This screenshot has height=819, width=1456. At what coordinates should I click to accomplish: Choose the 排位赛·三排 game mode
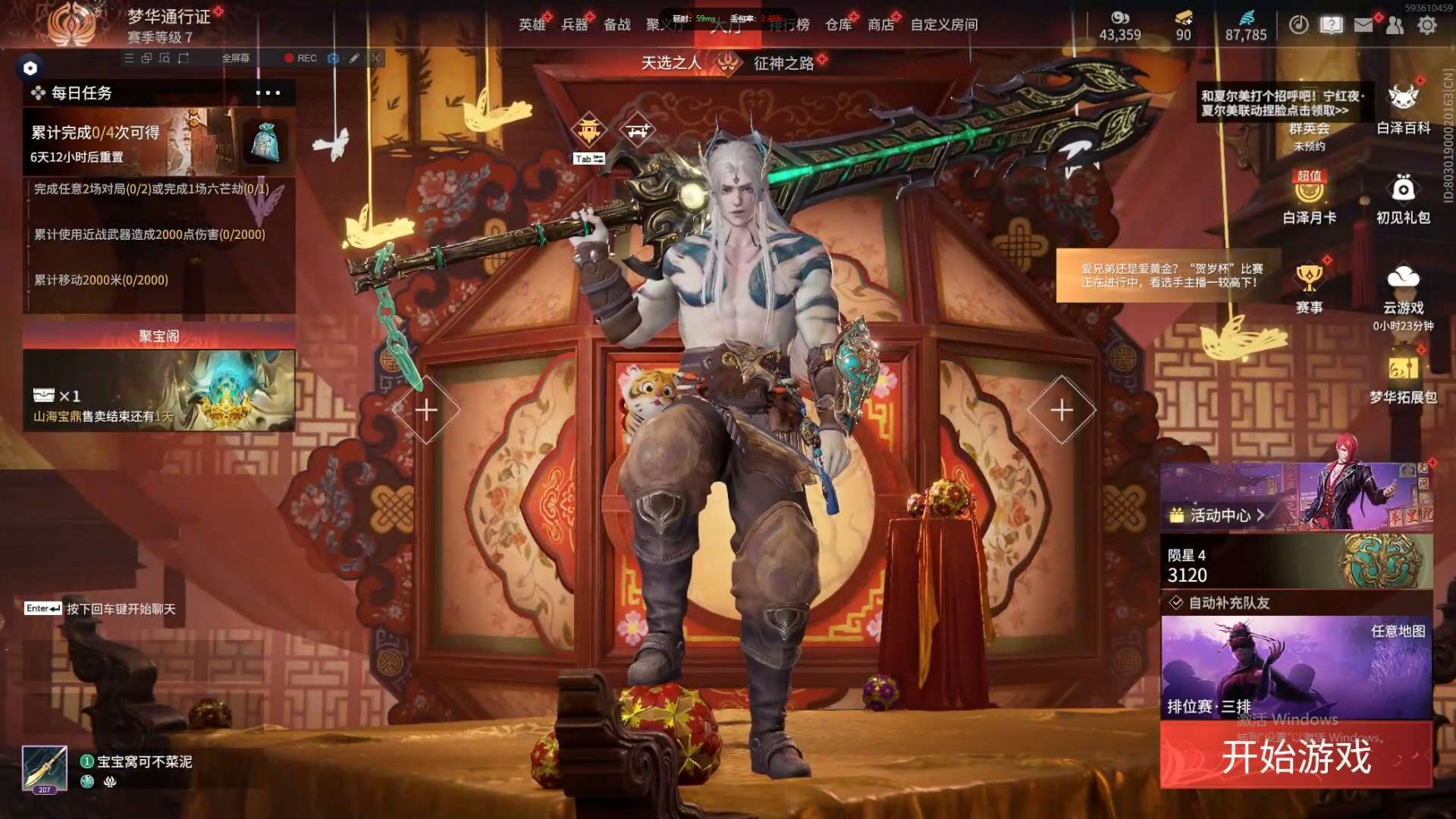pyautogui.click(x=1295, y=668)
